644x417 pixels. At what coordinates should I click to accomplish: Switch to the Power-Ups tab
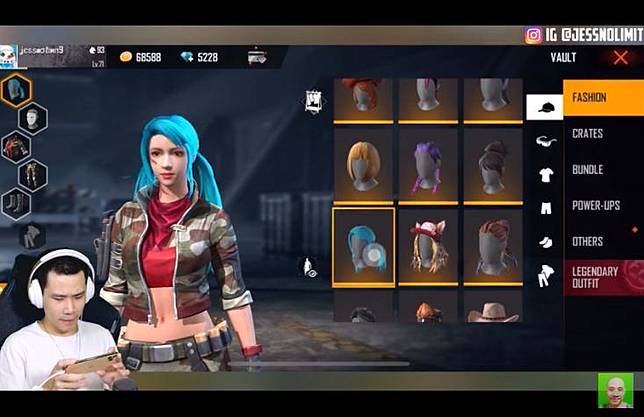click(x=602, y=206)
